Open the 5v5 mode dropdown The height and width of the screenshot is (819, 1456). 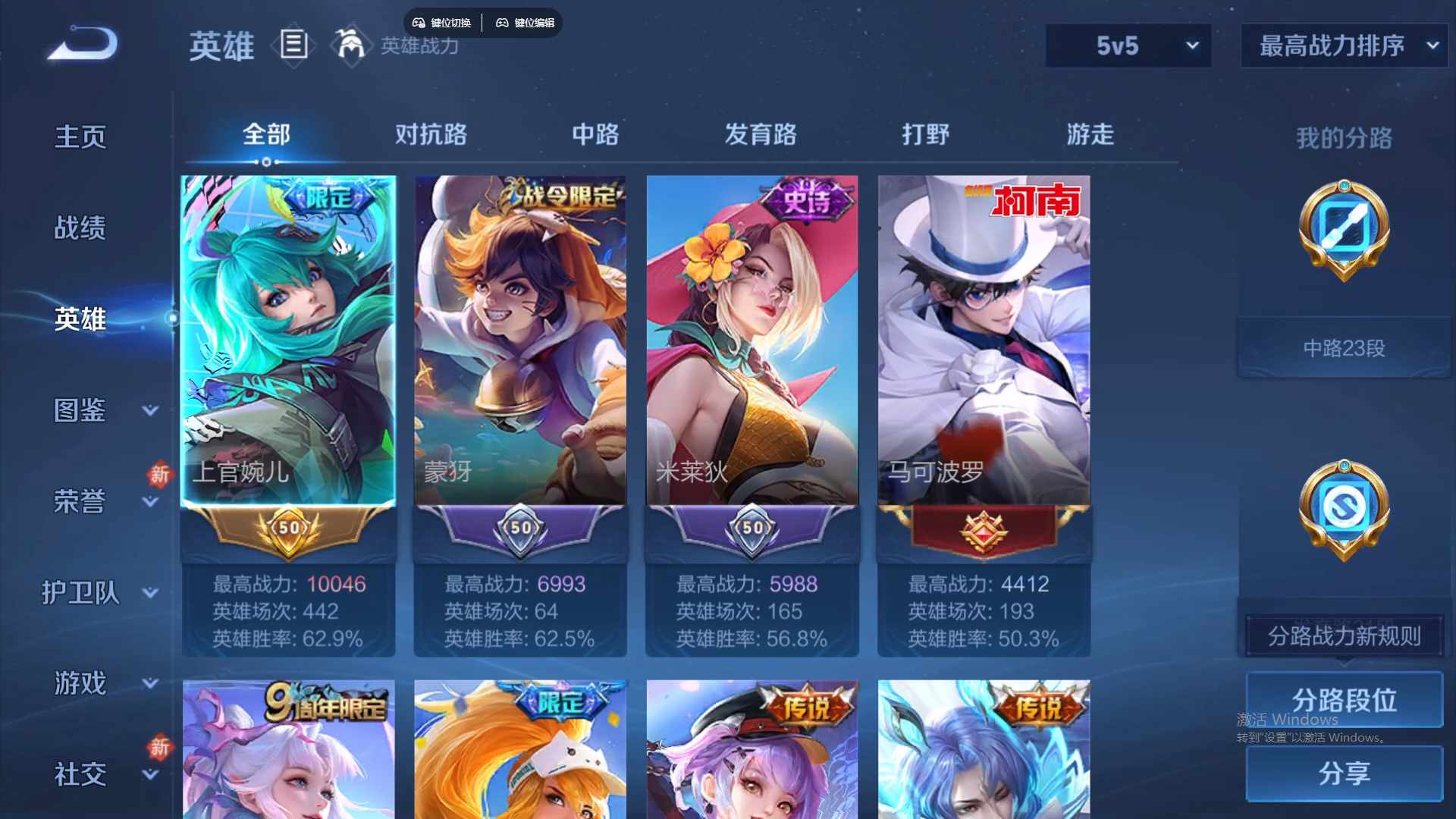point(1128,45)
